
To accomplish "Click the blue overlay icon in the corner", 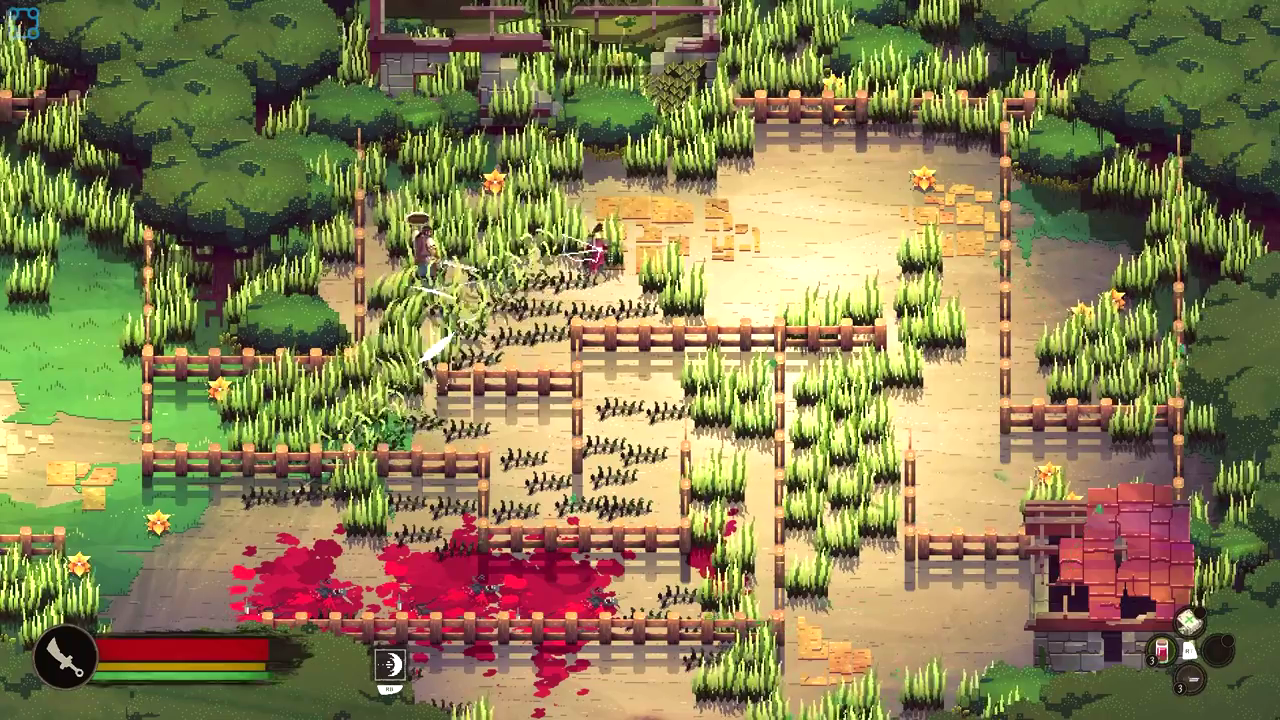I will tap(23, 22).
